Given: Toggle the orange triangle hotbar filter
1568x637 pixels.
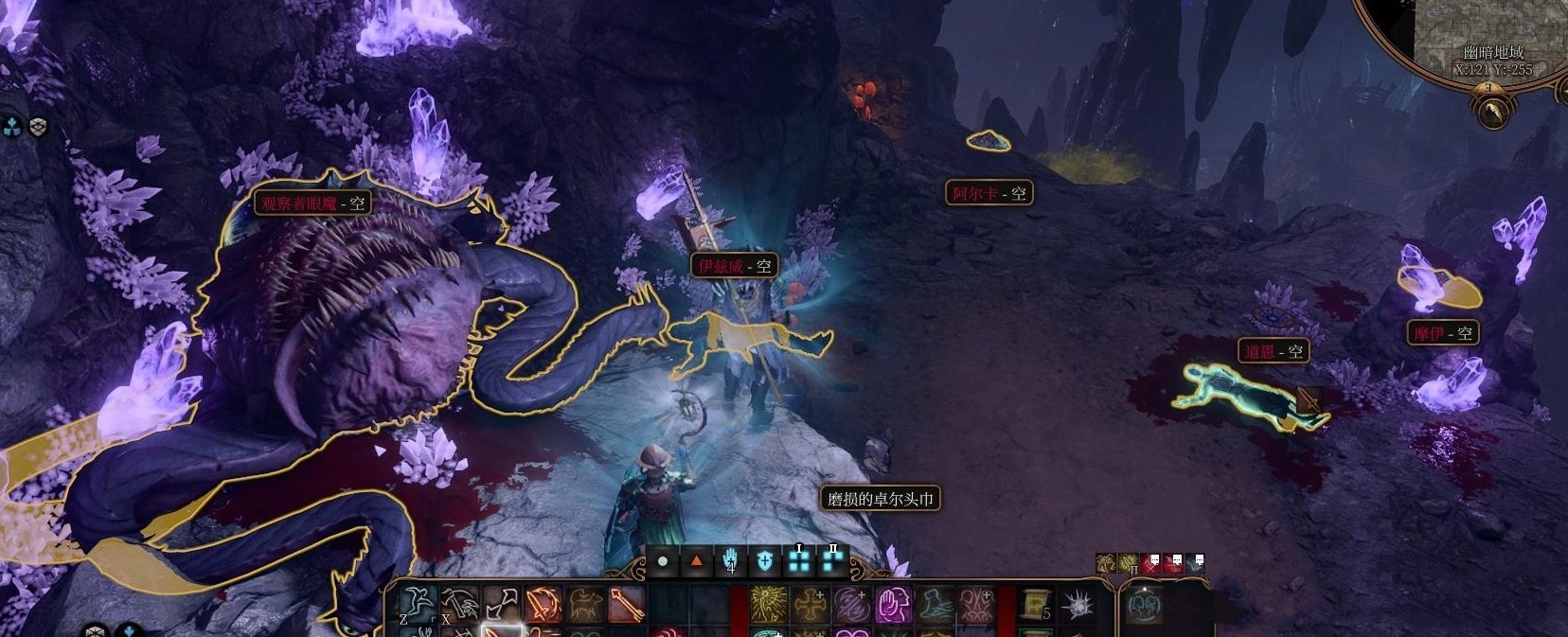Looking at the screenshot, I should (x=697, y=561).
